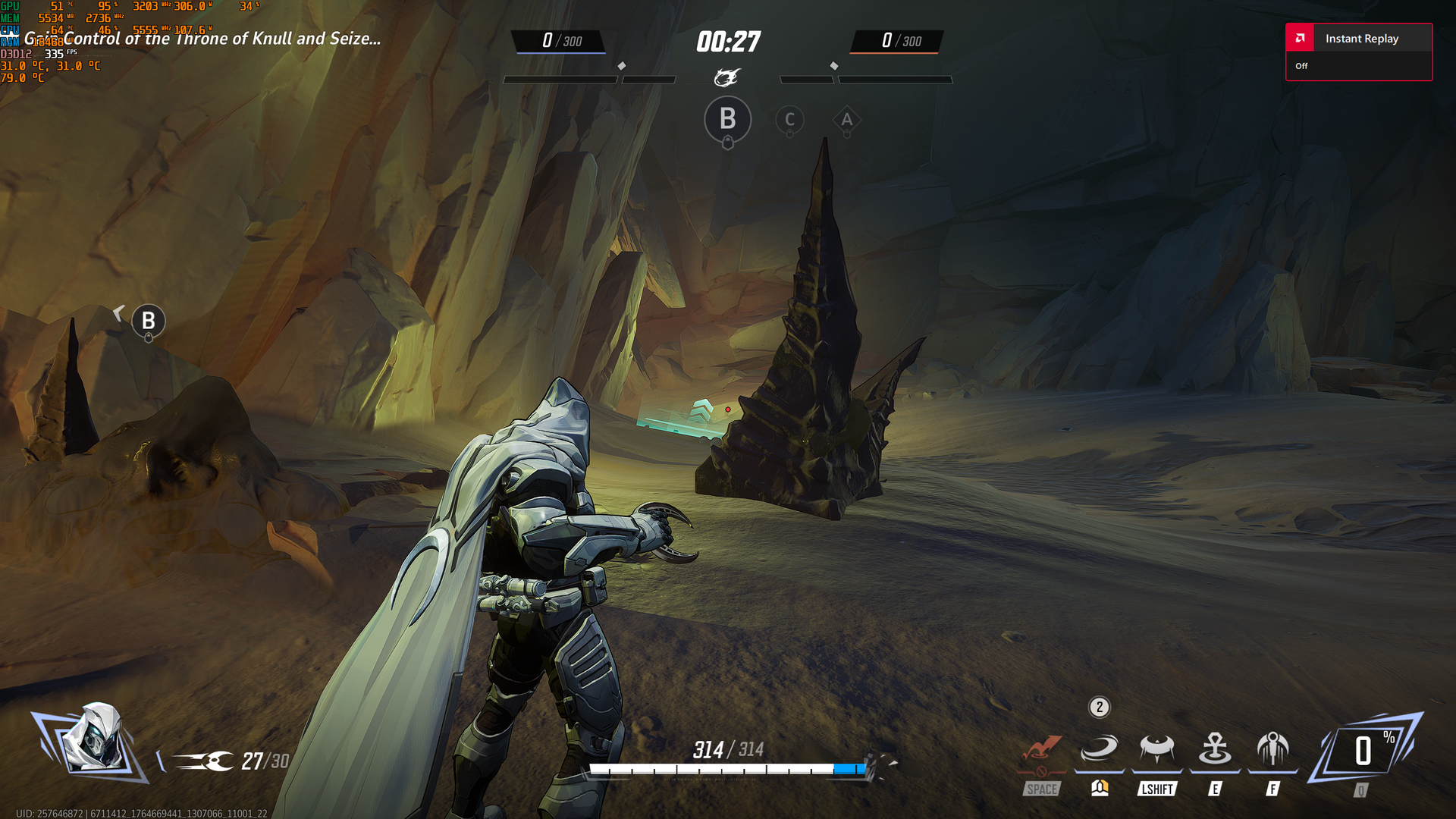1456x819 pixels.
Task: Trigger the ankh ability icon
Action: [1215, 749]
